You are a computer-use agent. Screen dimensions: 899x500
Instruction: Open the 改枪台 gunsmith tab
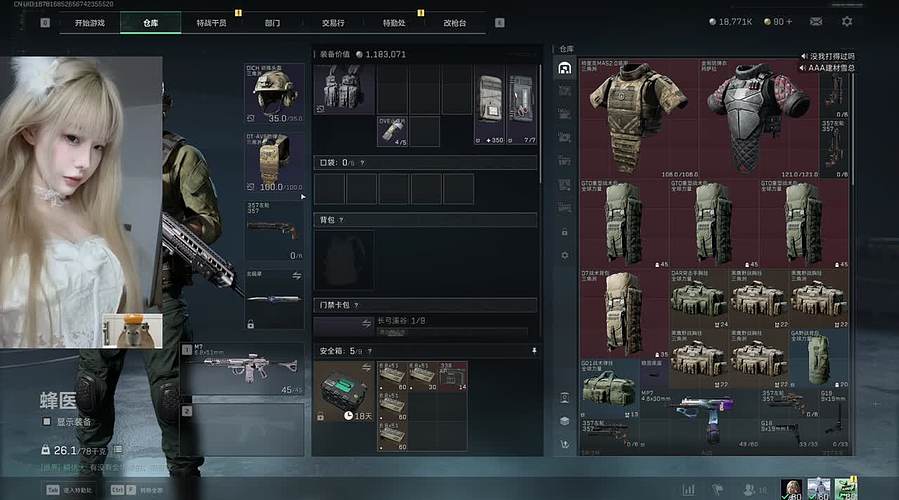click(454, 22)
